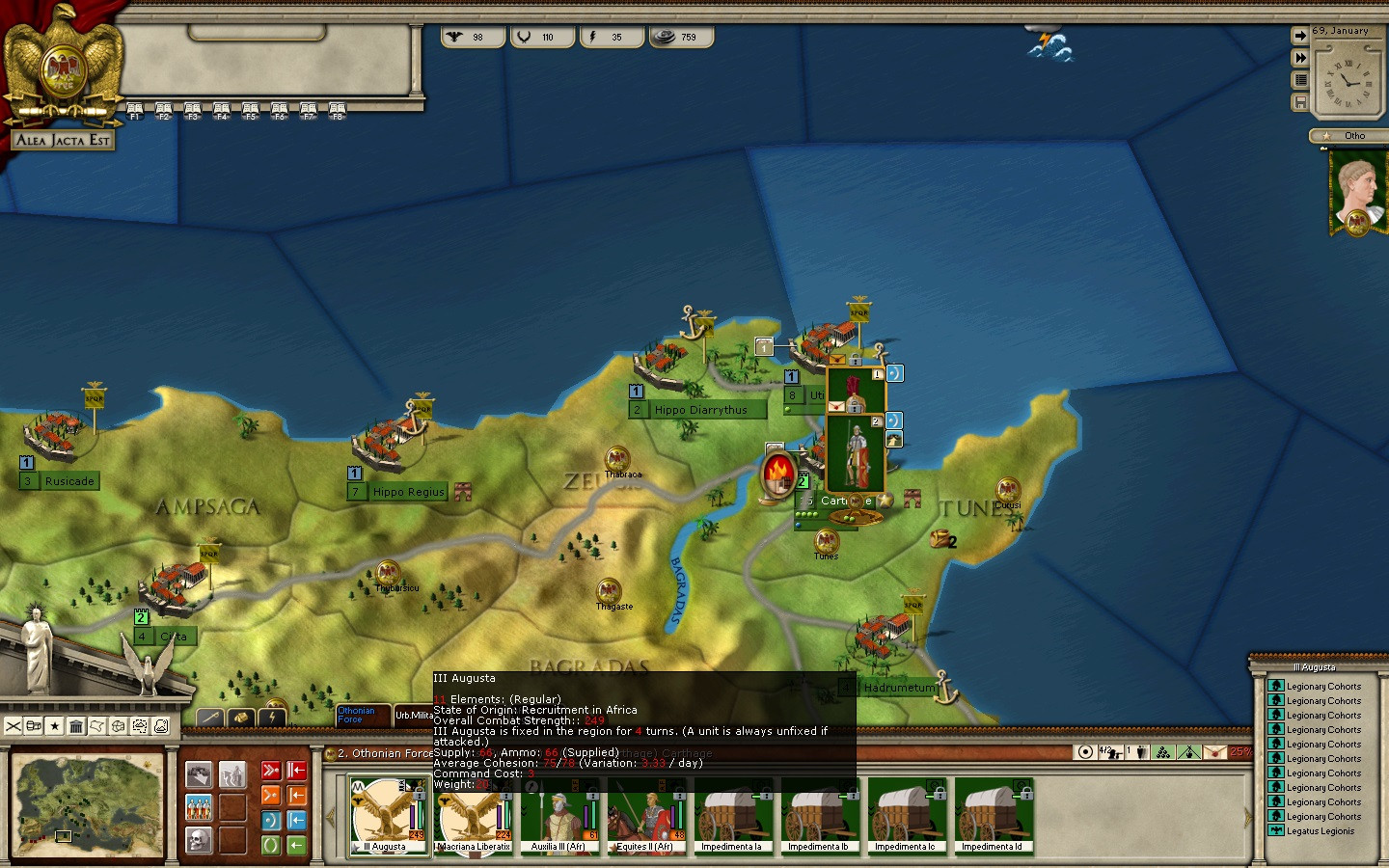Choose the orange offensive posture
Viewport: 1389px width, 868px height.
271,796
